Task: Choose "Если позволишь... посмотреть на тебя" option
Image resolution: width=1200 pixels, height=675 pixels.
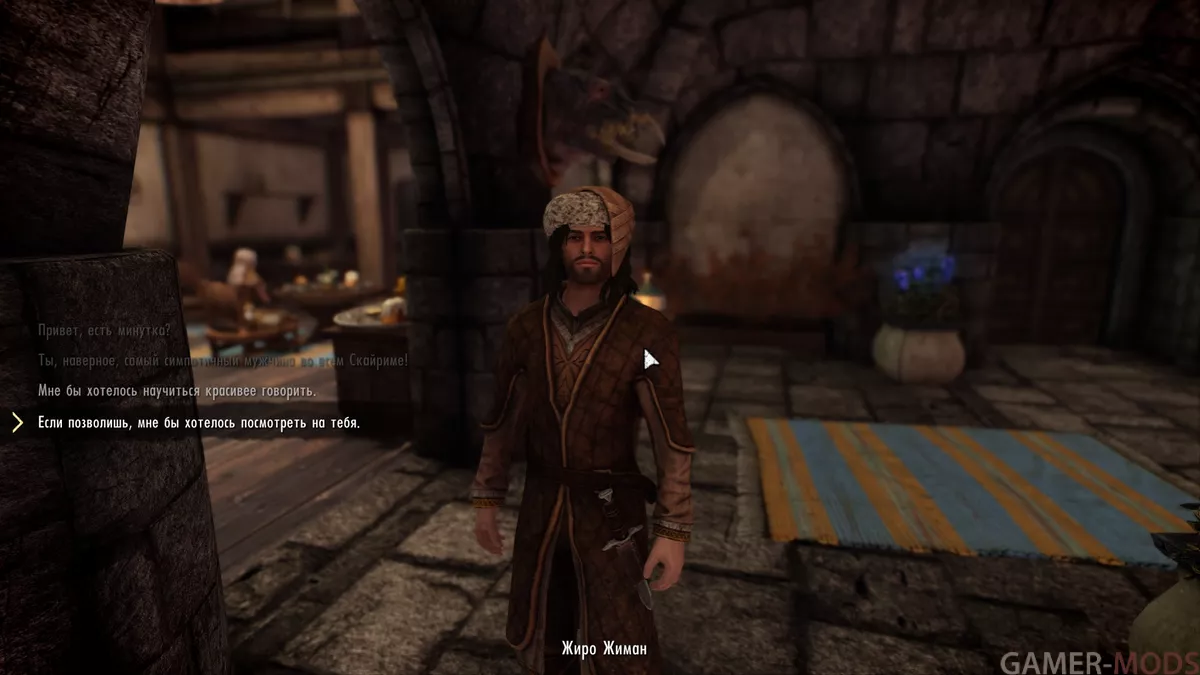Action: pyautogui.click(x=198, y=423)
